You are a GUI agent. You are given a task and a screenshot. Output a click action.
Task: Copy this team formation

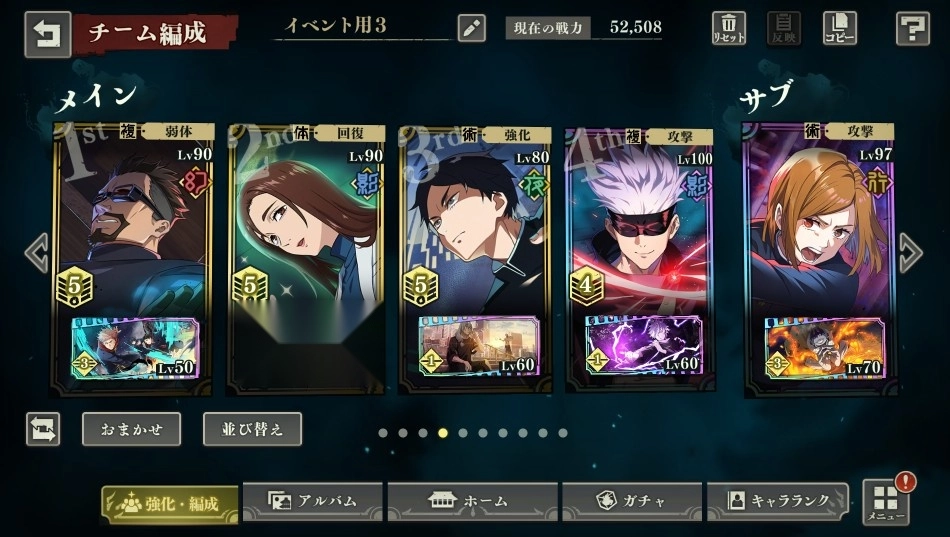tap(839, 28)
